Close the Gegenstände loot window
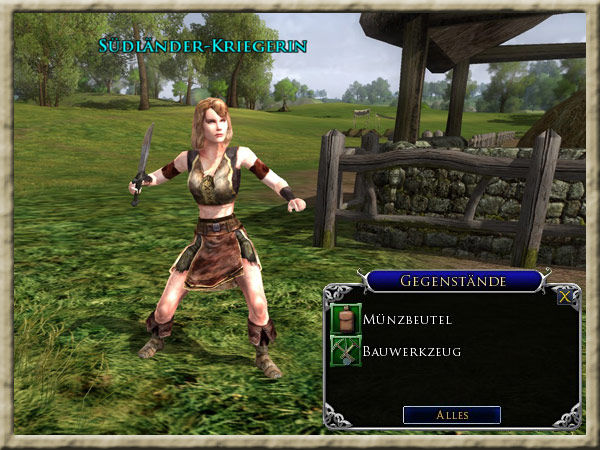Viewport: 600px width, 450px height. 566,296
